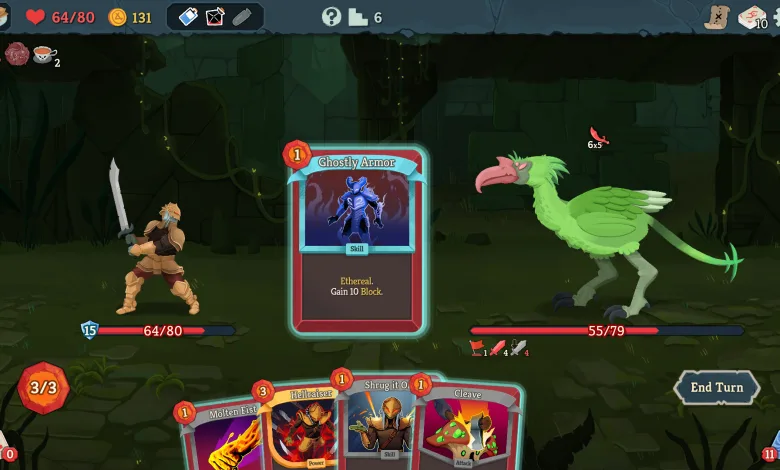Select the grey capsule potion slot

click(x=242, y=16)
